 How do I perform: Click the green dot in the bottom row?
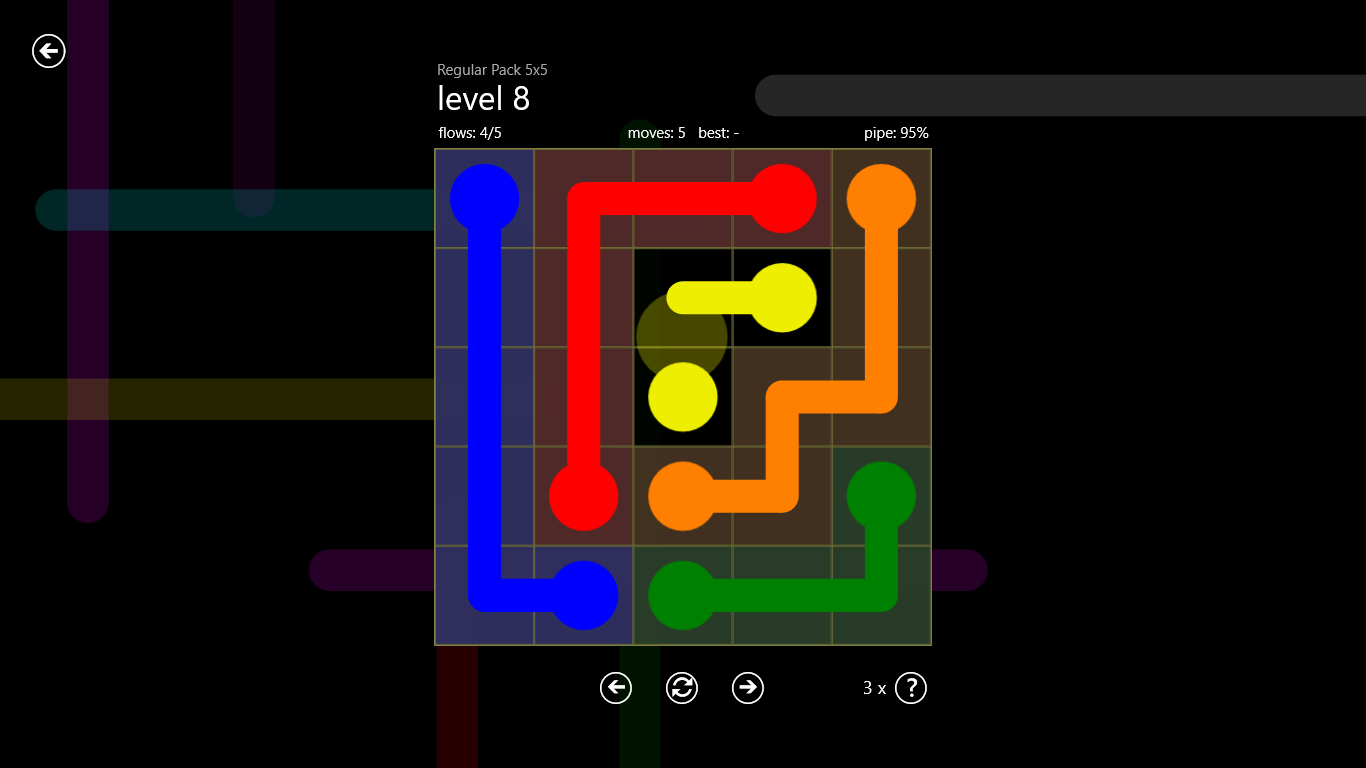(683, 595)
